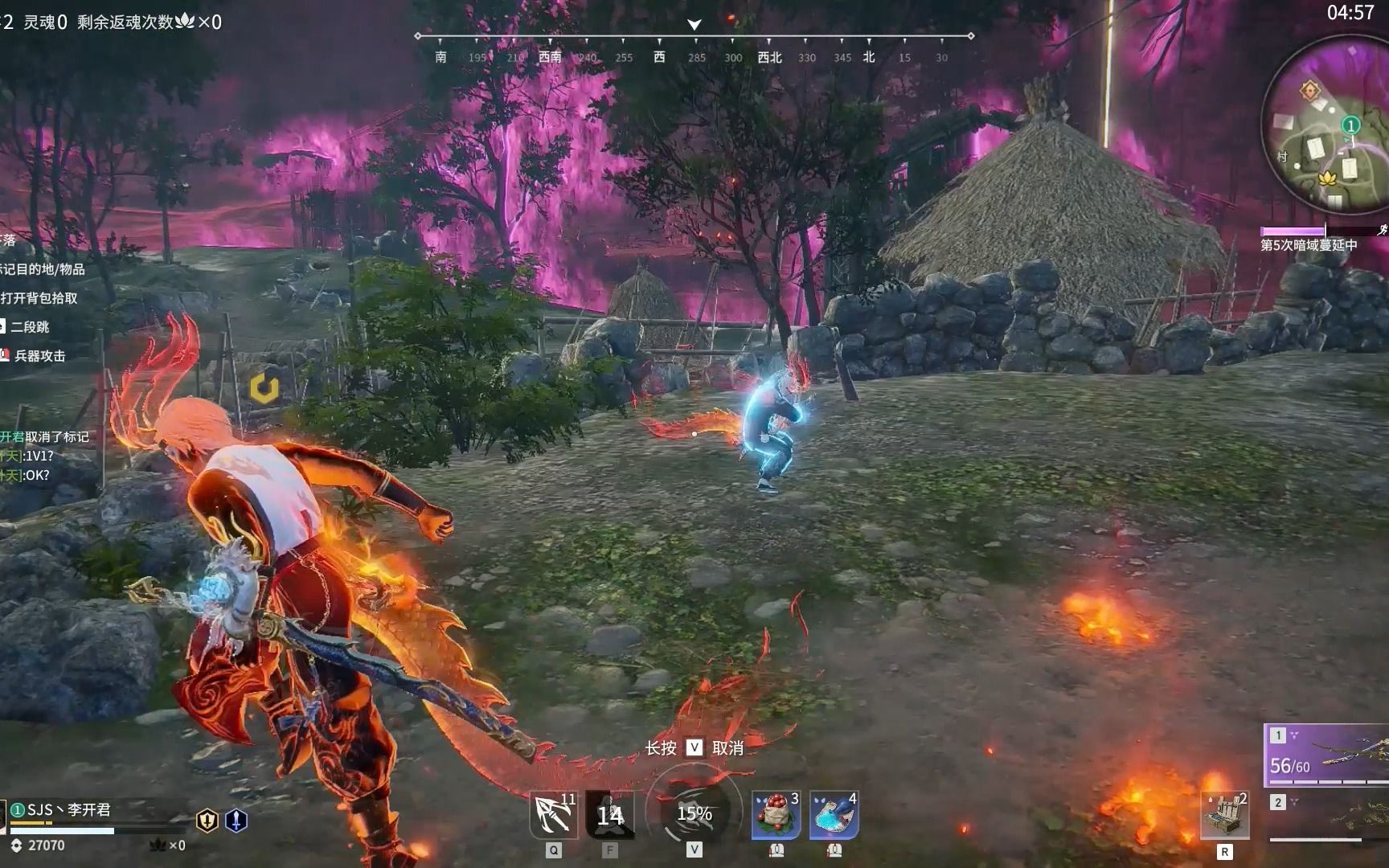Select the orange diamond marker on minimap

[x=1310, y=89]
